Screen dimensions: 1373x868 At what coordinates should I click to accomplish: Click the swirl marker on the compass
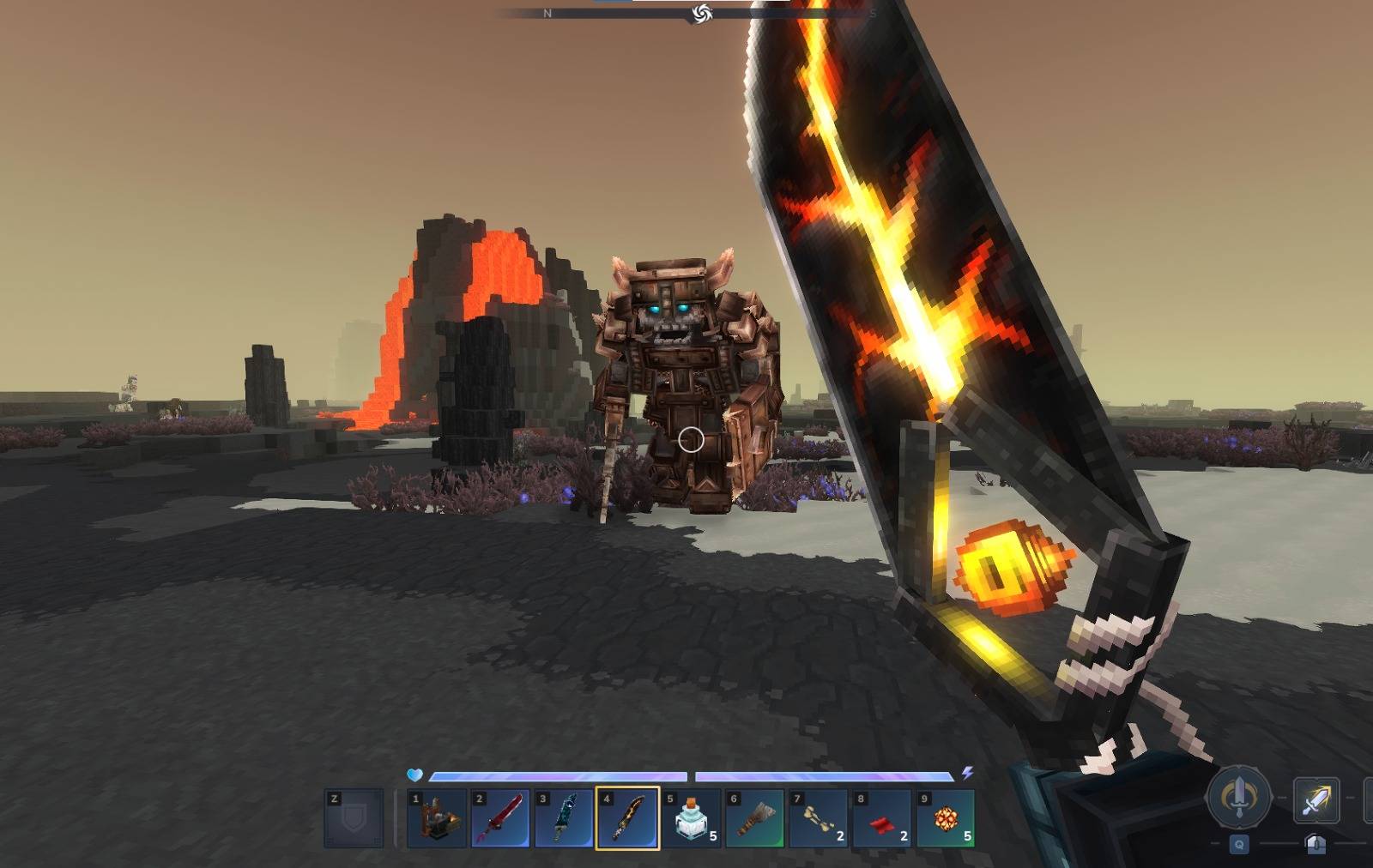tap(702, 13)
